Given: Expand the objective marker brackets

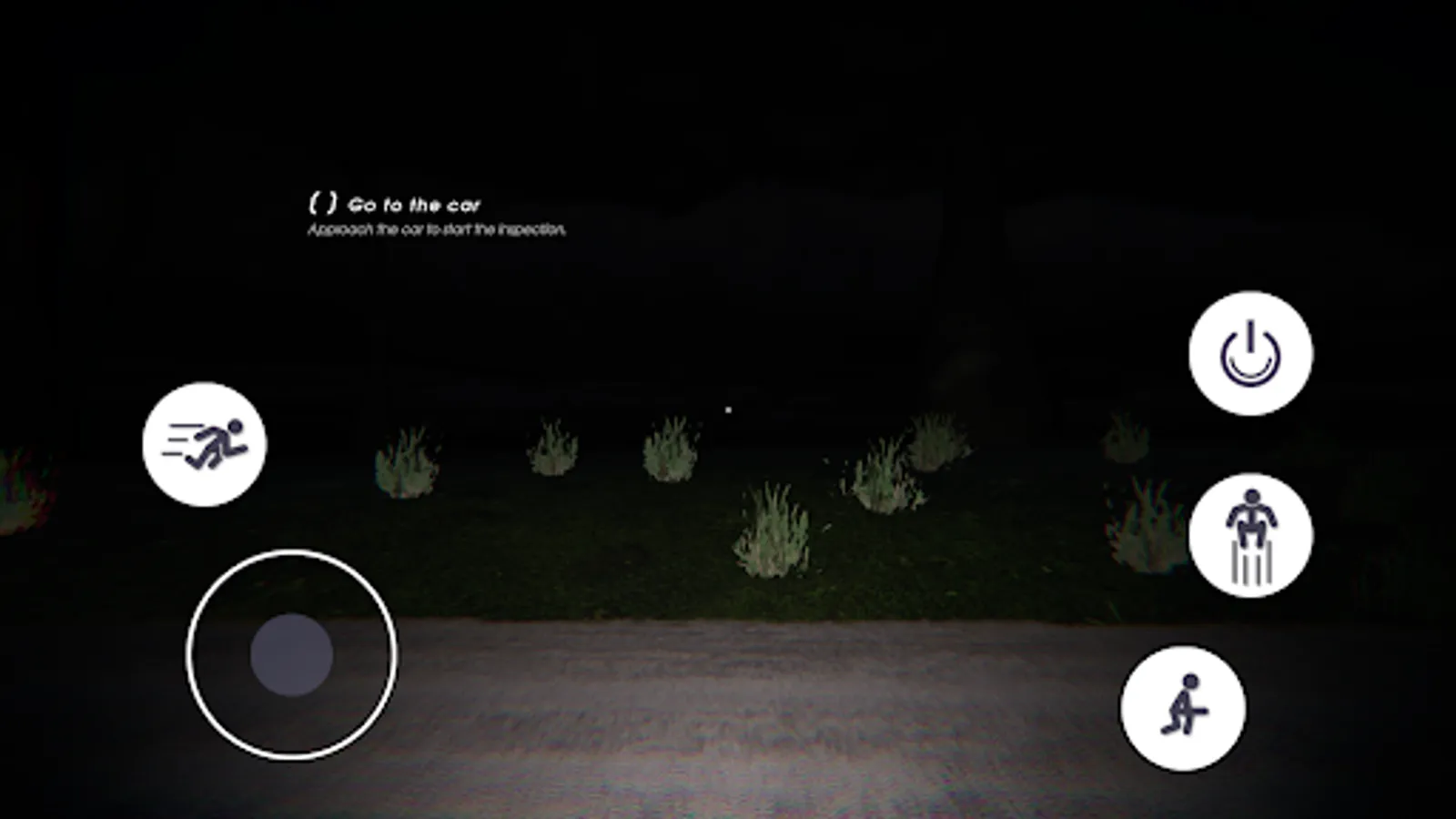Looking at the screenshot, I should (323, 202).
